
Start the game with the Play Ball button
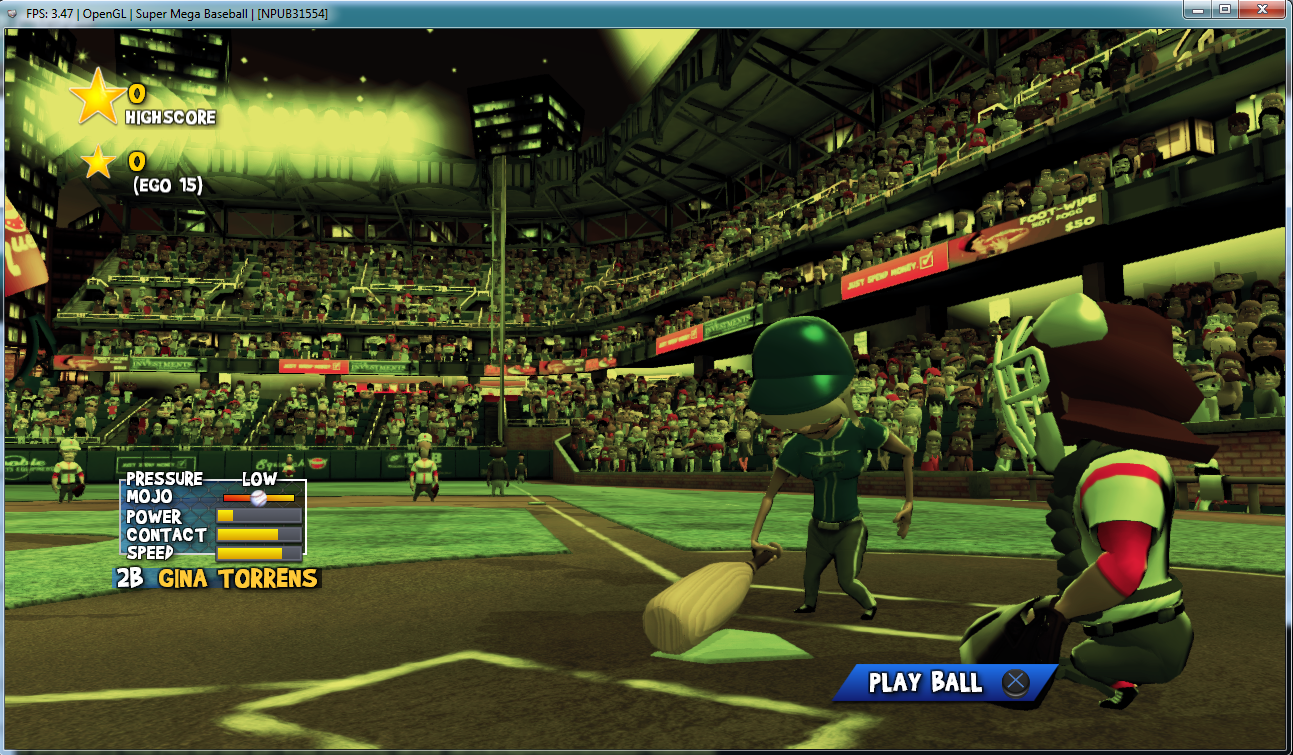(x=945, y=683)
